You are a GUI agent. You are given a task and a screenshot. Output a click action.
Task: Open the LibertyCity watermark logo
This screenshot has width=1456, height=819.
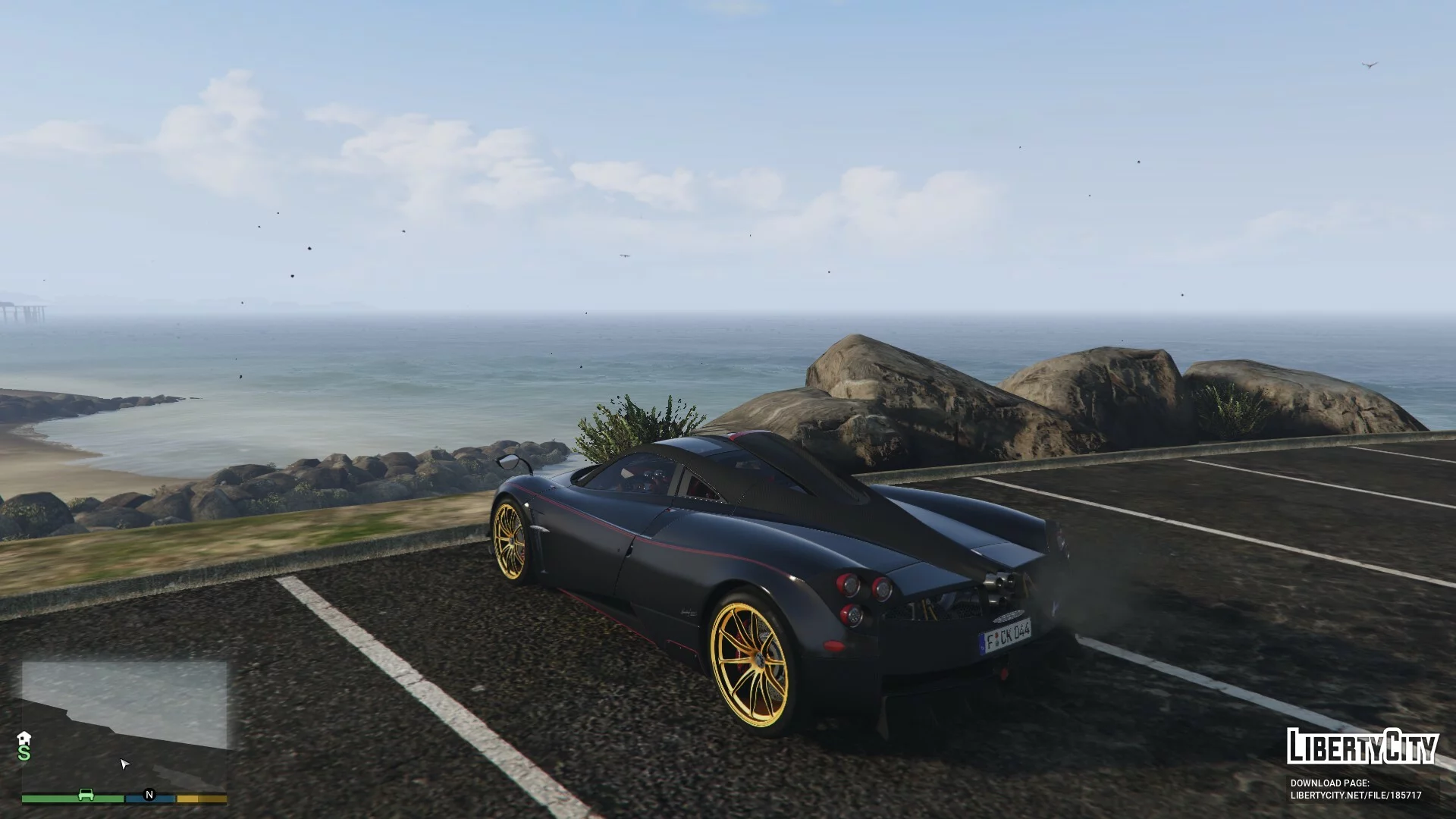click(x=1362, y=746)
